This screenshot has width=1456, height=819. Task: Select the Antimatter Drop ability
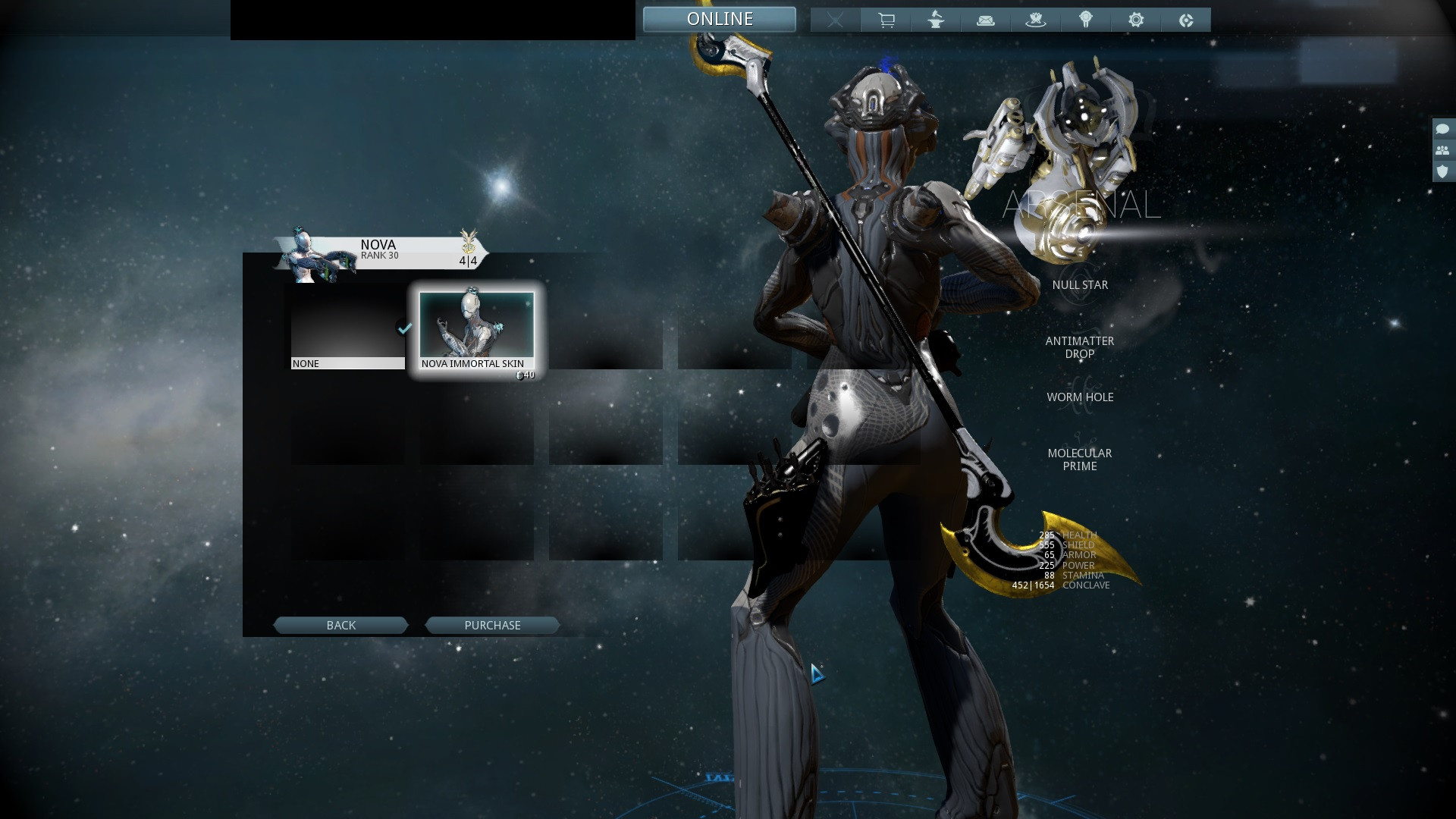[1080, 347]
